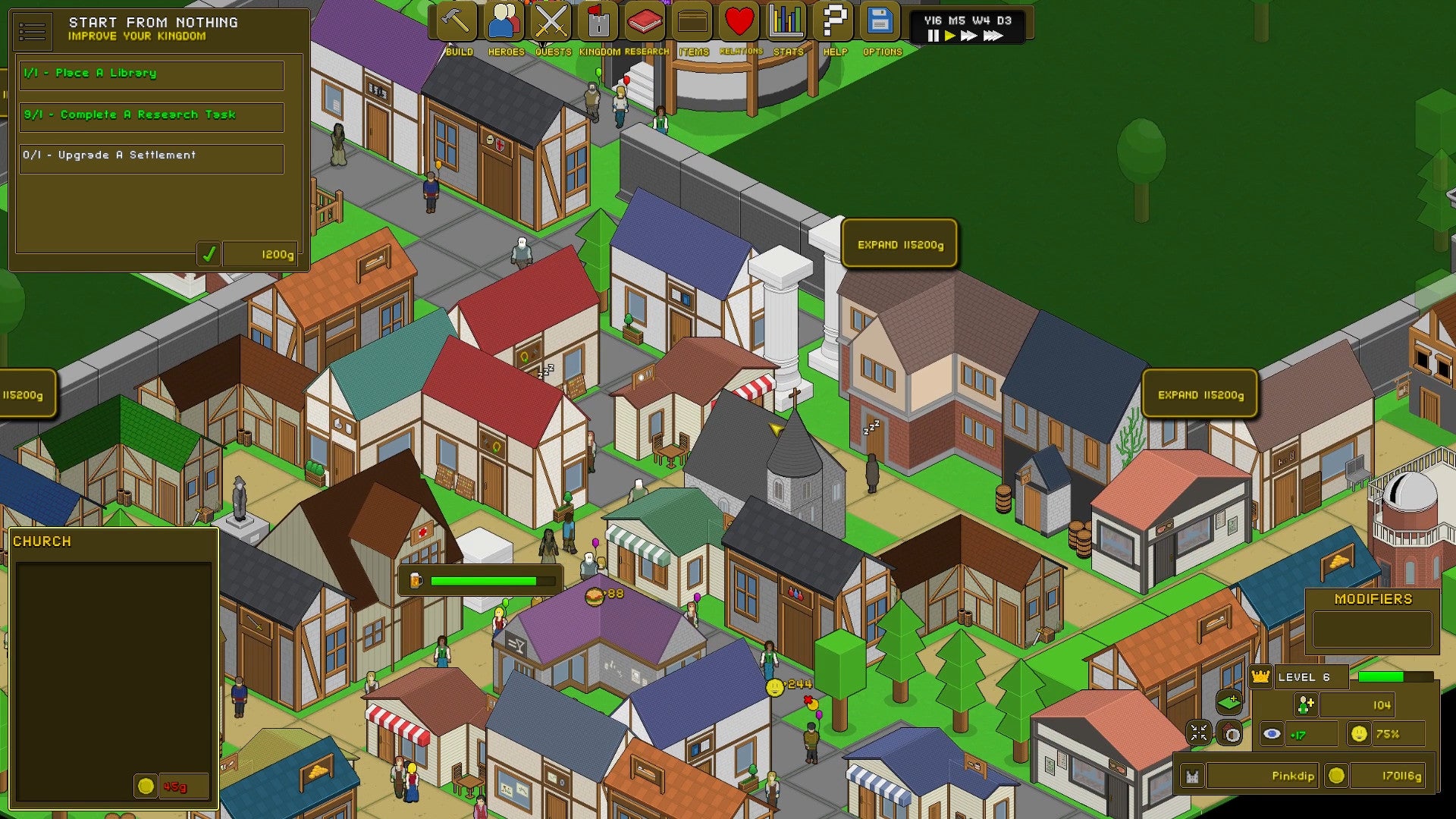1456x819 pixels.
Task: Open the Items chest icon
Action: (690, 20)
